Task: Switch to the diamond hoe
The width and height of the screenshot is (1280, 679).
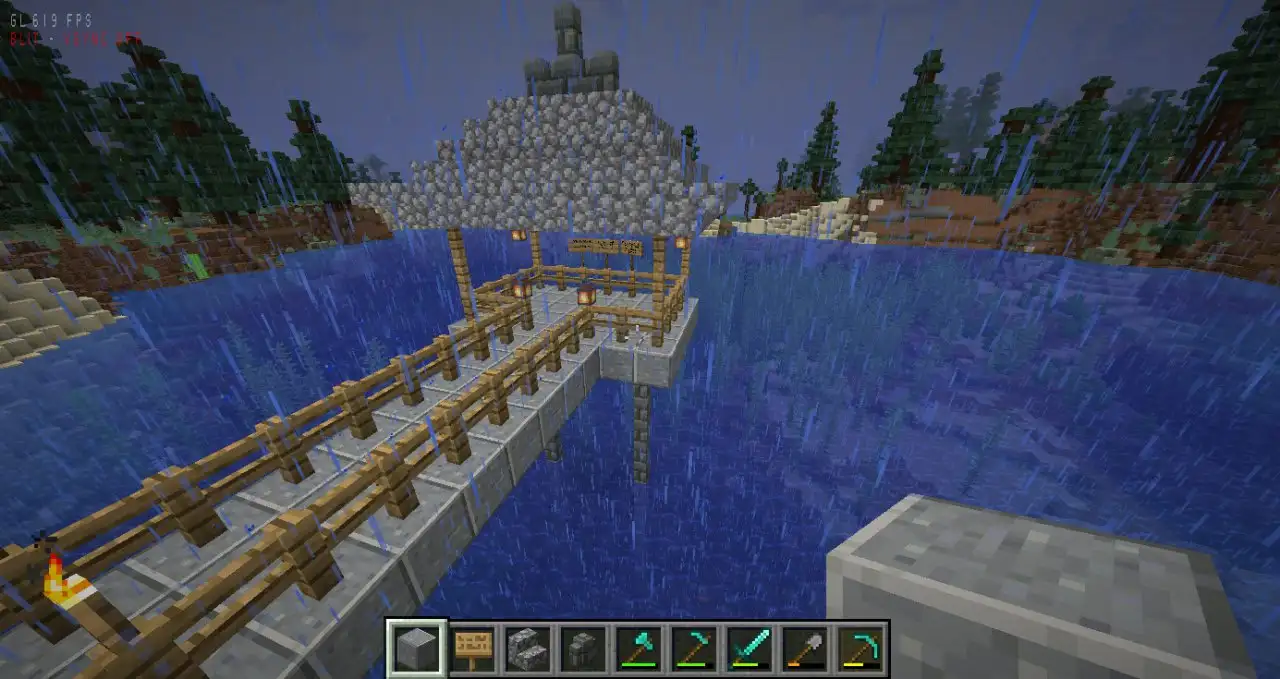Action: (692, 648)
